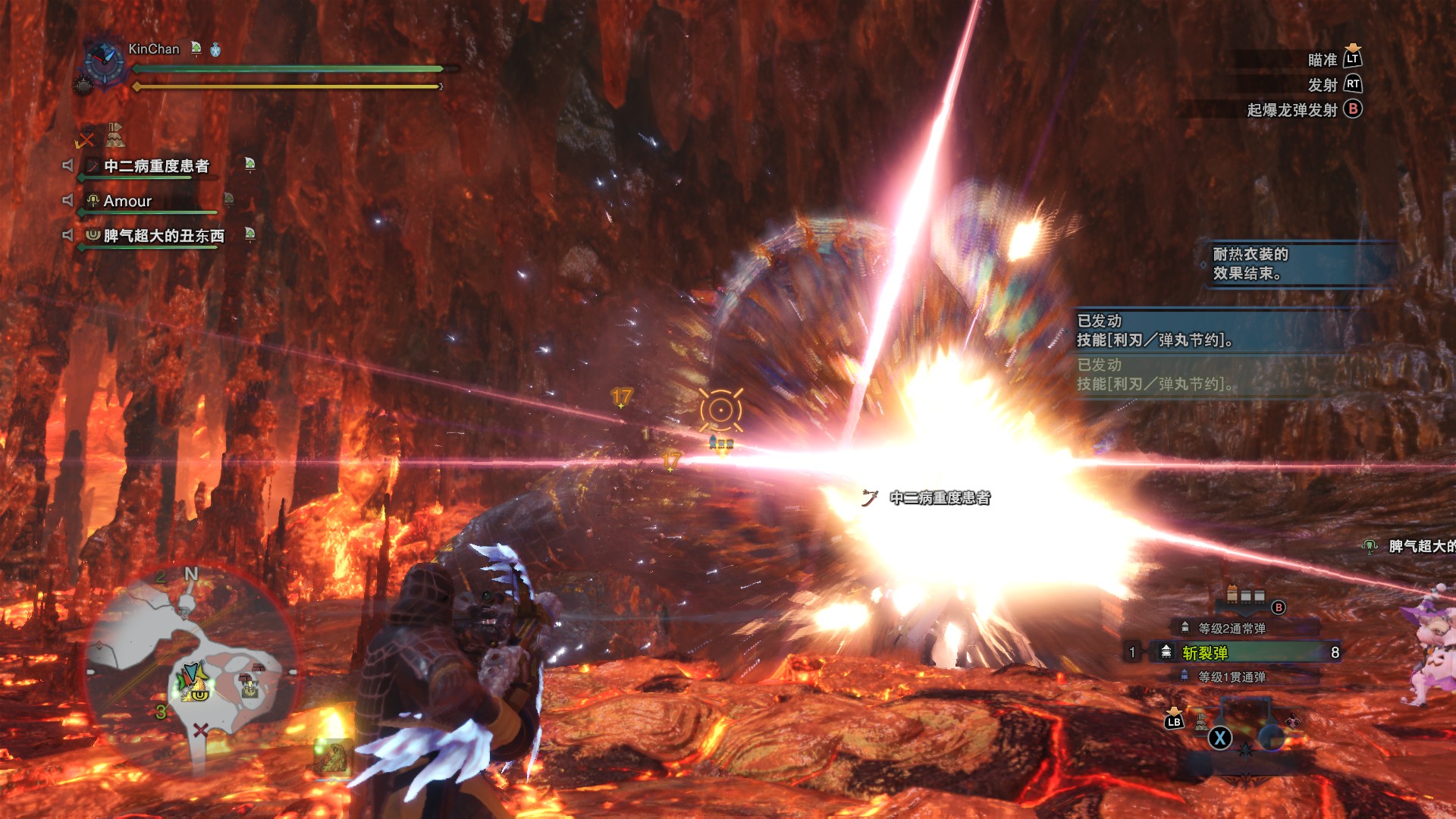Image resolution: width=1456 pixels, height=819 pixels.
Task: Toggle the speaker icon beside Amour
Action: coord(68,200)
